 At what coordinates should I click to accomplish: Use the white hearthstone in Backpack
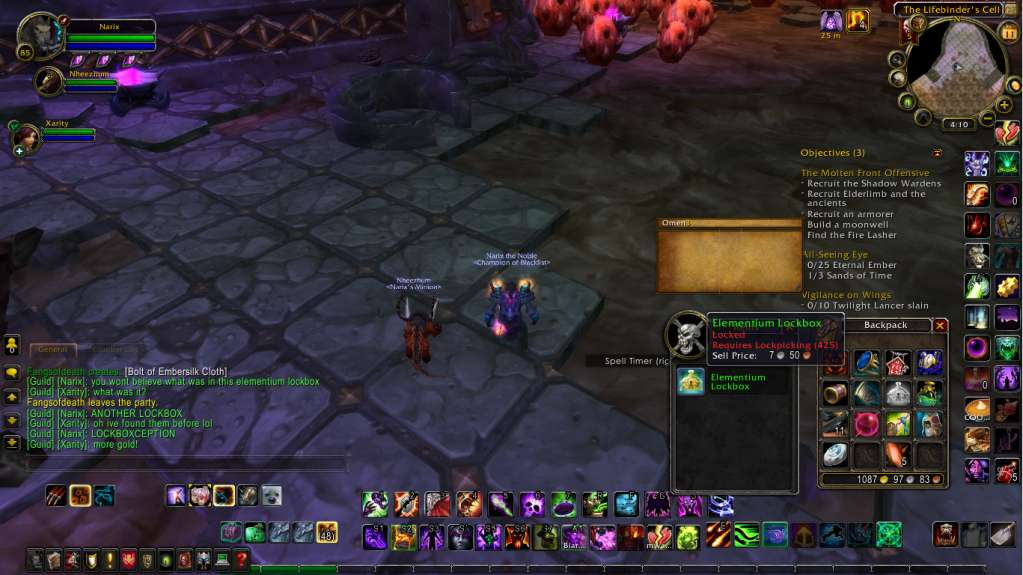point(835,454)
